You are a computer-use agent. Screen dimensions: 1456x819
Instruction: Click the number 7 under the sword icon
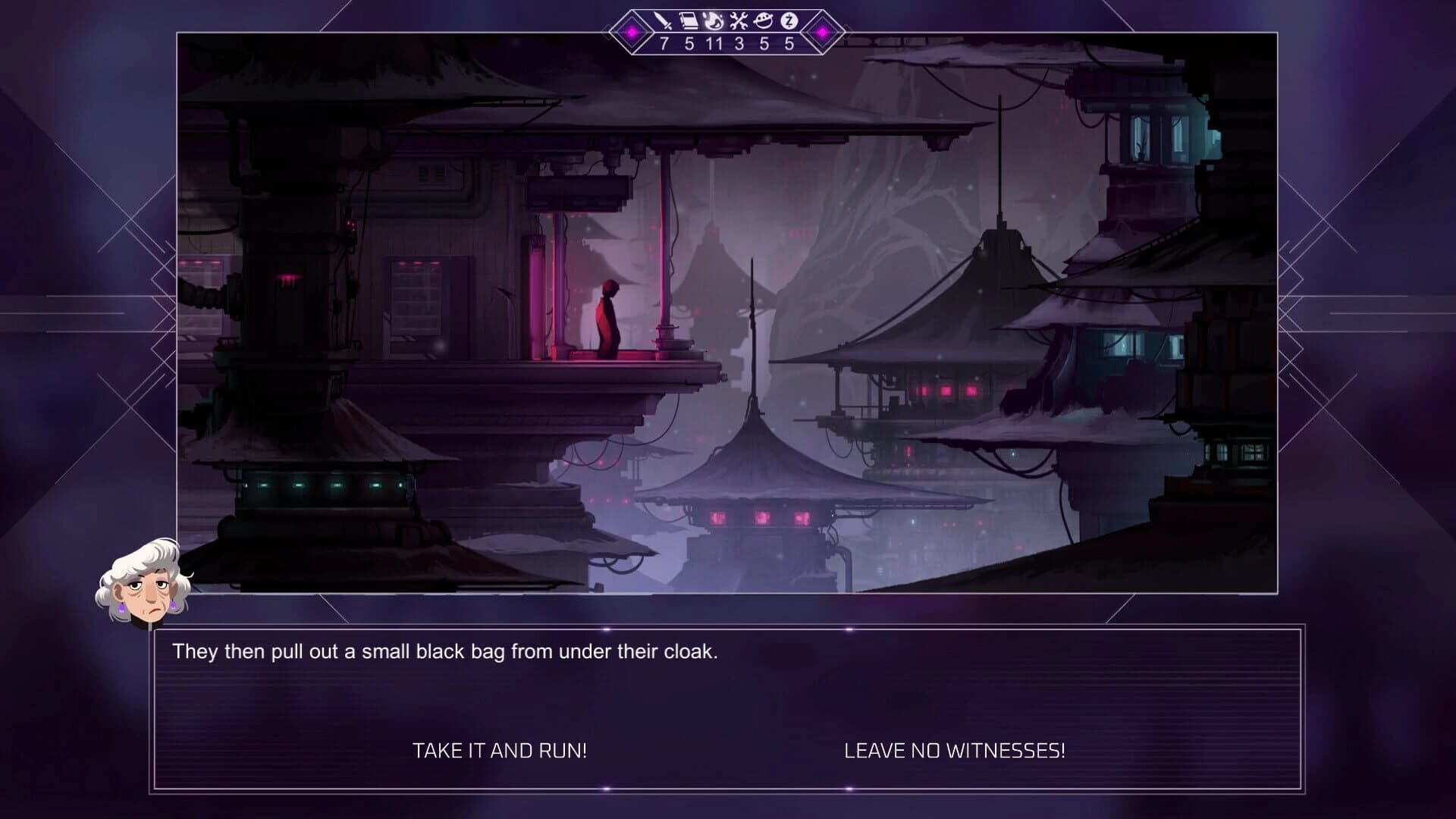click(x=664, y=43)
